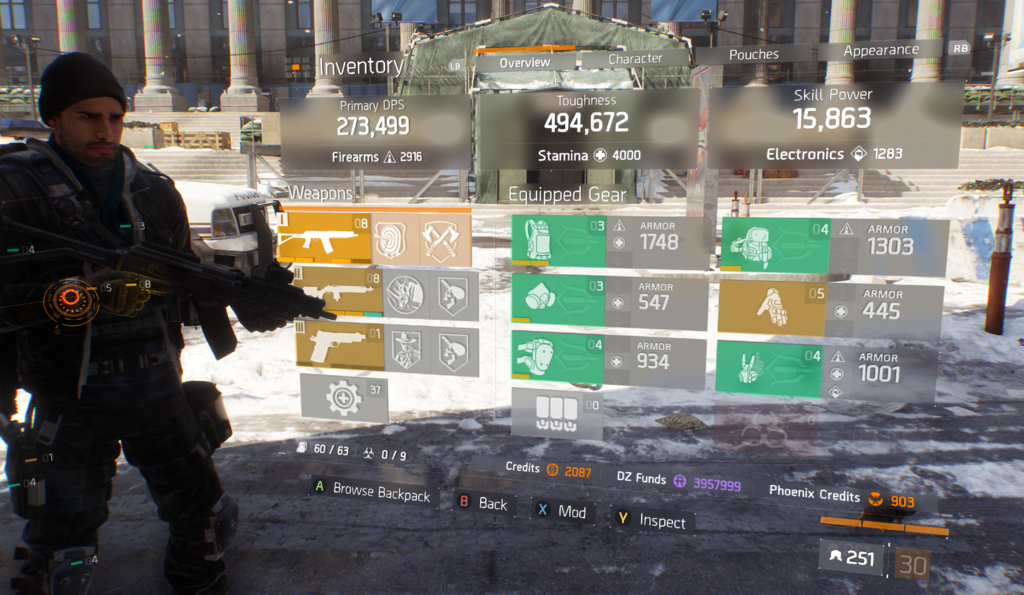
Task: Choose the Mod option
Action: click(x=562, y=511)
